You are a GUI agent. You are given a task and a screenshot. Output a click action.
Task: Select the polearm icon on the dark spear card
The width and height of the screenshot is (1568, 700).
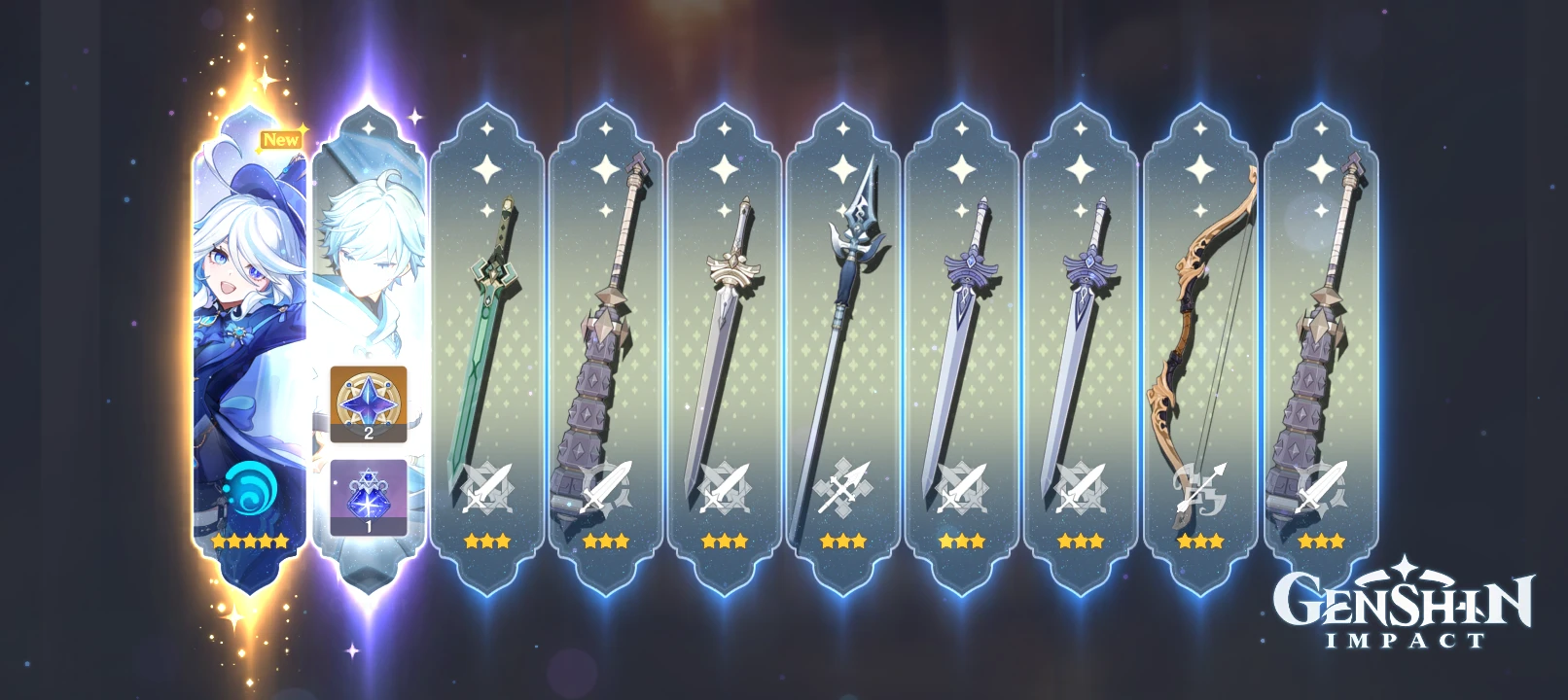pos(842,486)
